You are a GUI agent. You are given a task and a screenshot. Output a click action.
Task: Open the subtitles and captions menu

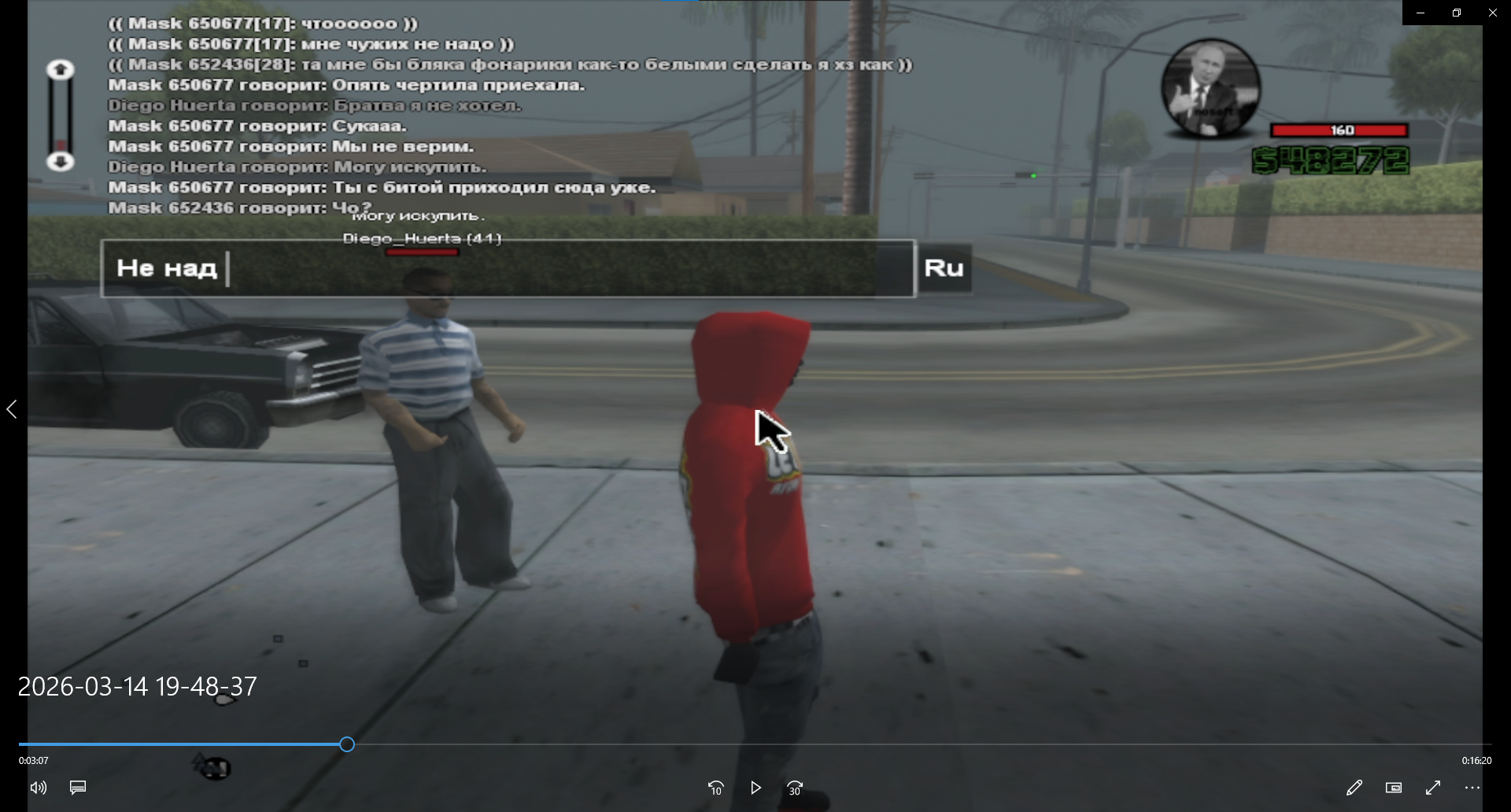tap(78, 788)
